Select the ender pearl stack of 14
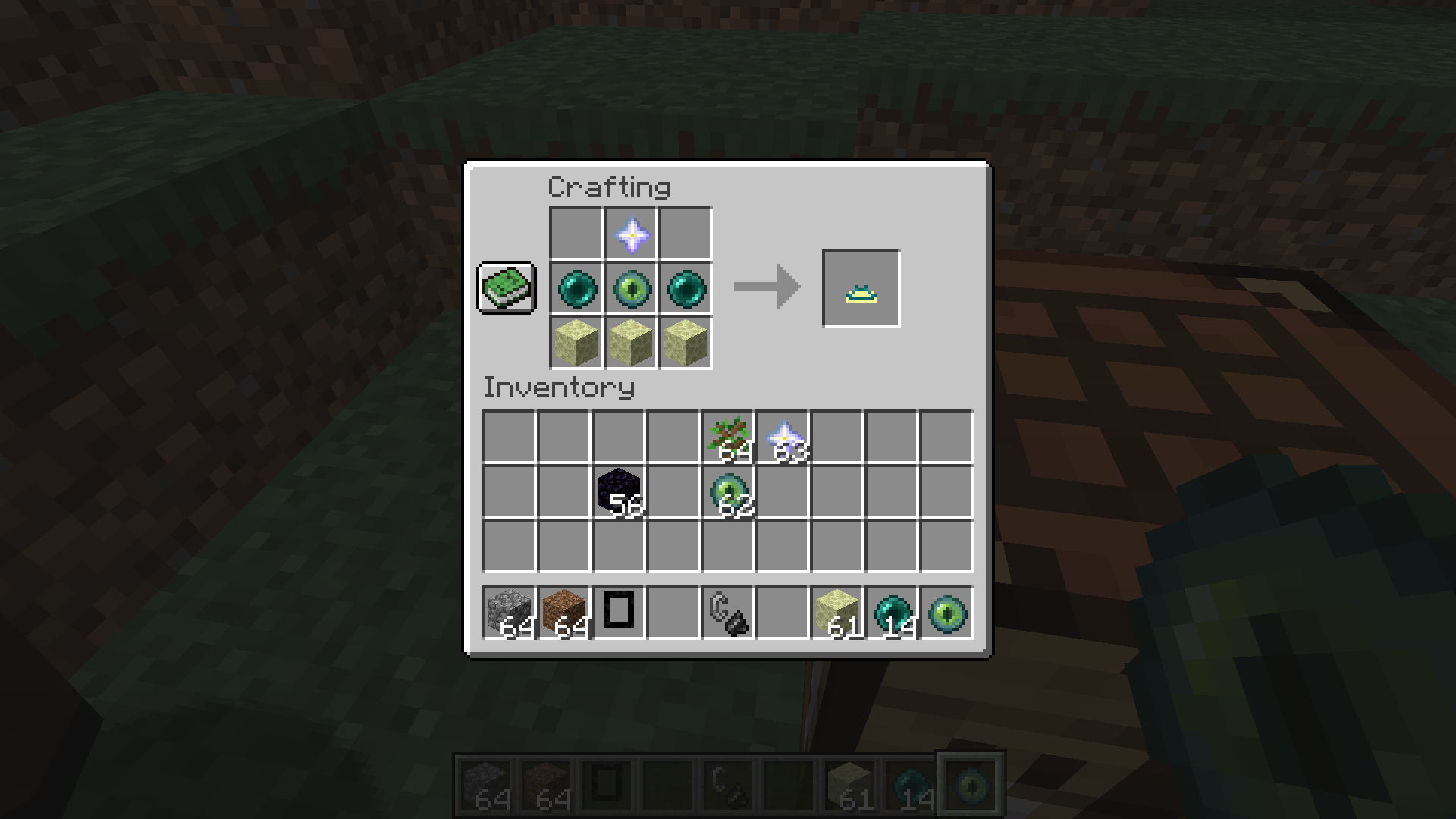Viewport: 1456px width, 819px height. (x=892, y=613)
